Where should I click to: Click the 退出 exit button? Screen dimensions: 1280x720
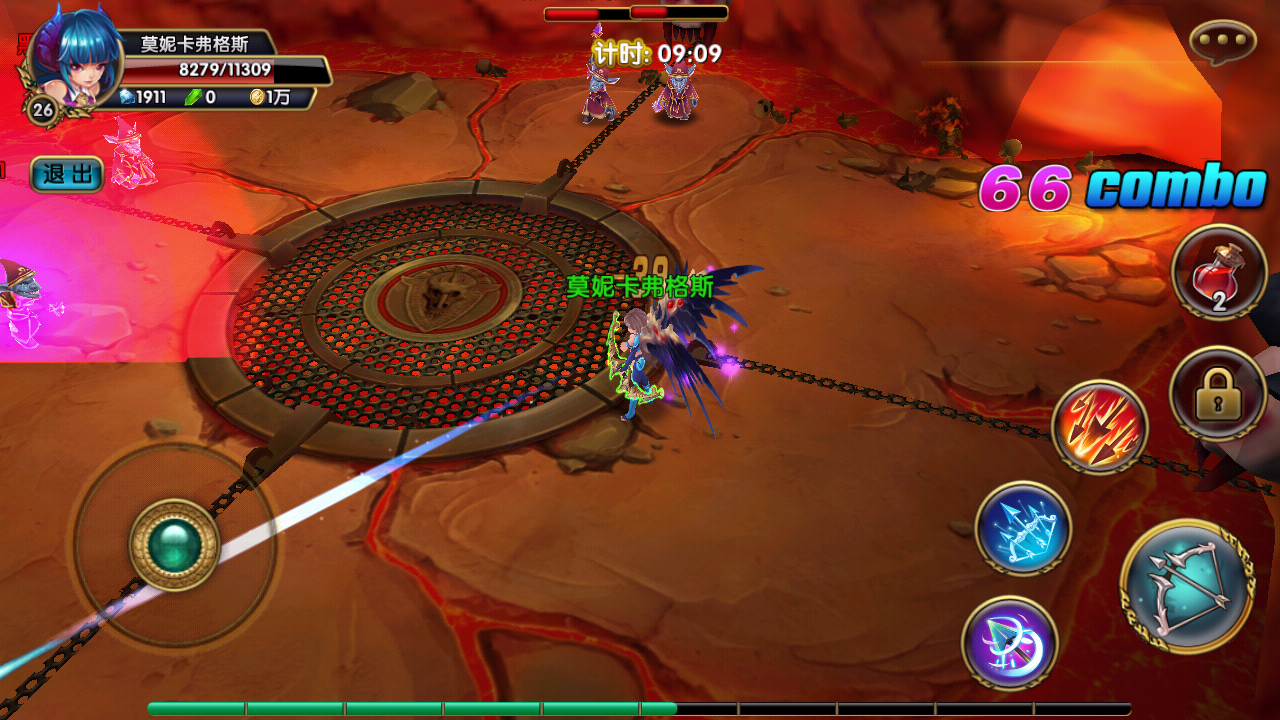[x=67, y=175]
